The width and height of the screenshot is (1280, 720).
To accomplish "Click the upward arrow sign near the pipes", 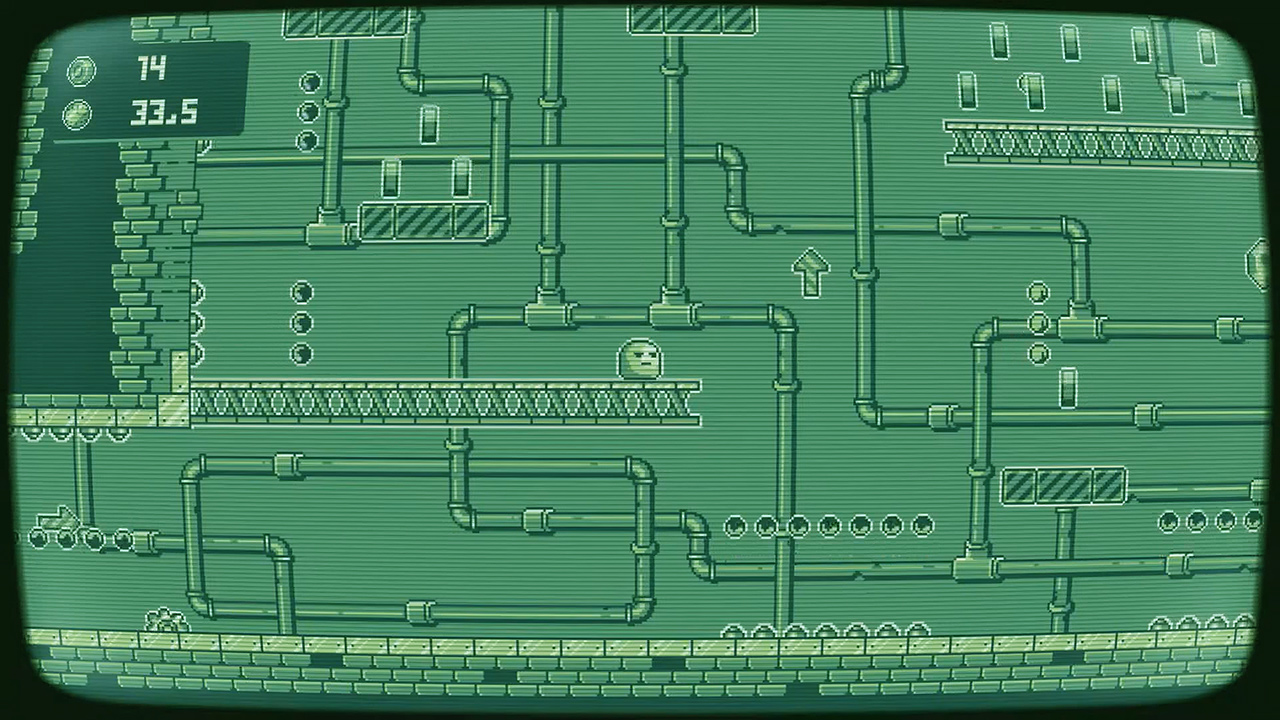I will tap(811, 272).
